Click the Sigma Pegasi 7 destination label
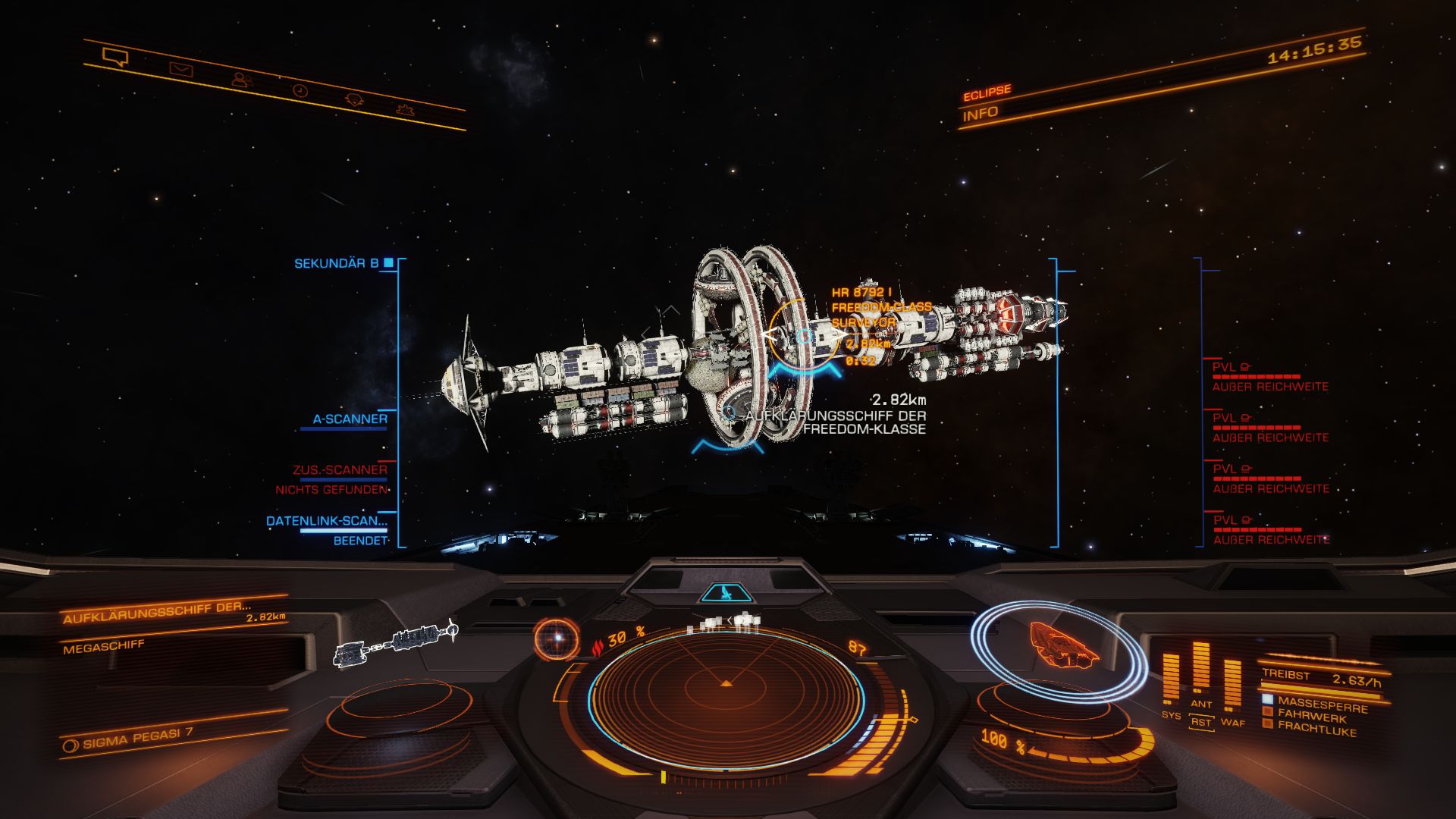Image resolution: width=1456 pixels, height=819 pixels. (137, 738)
